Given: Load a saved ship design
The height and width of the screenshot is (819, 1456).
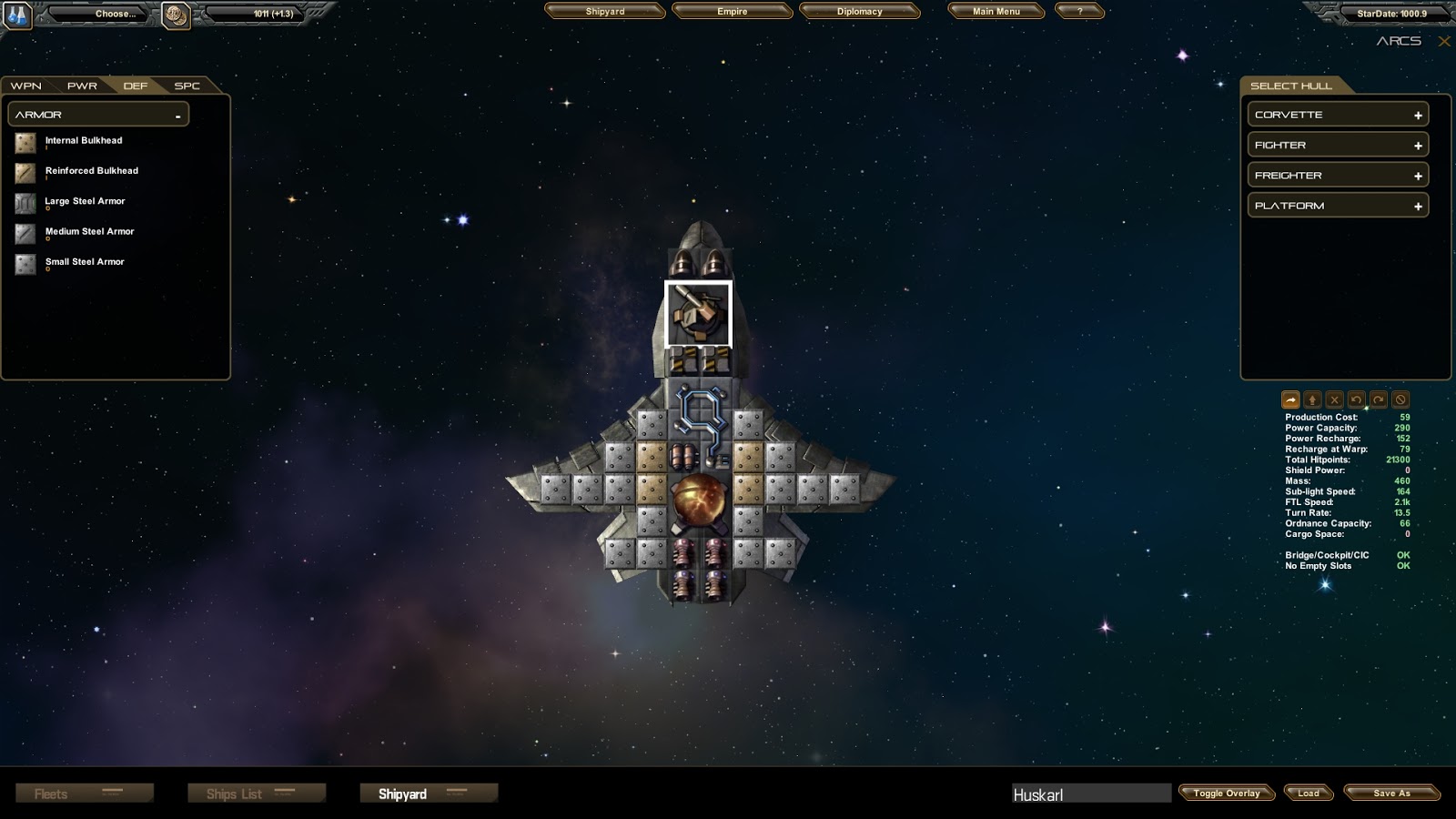Looking at the screenshot, I should point(1308,794).
